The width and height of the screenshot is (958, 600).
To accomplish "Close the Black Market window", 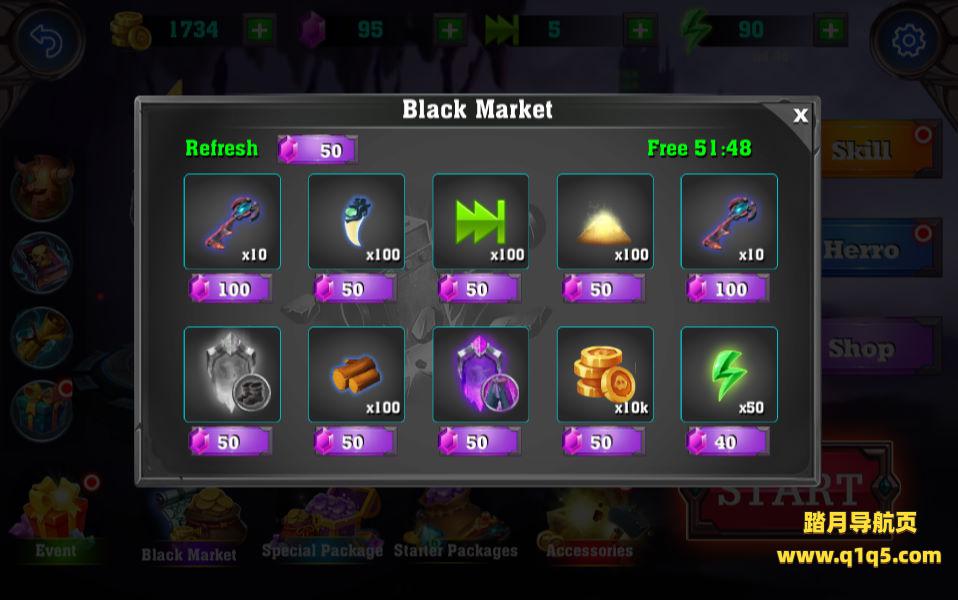I will 800,115.
